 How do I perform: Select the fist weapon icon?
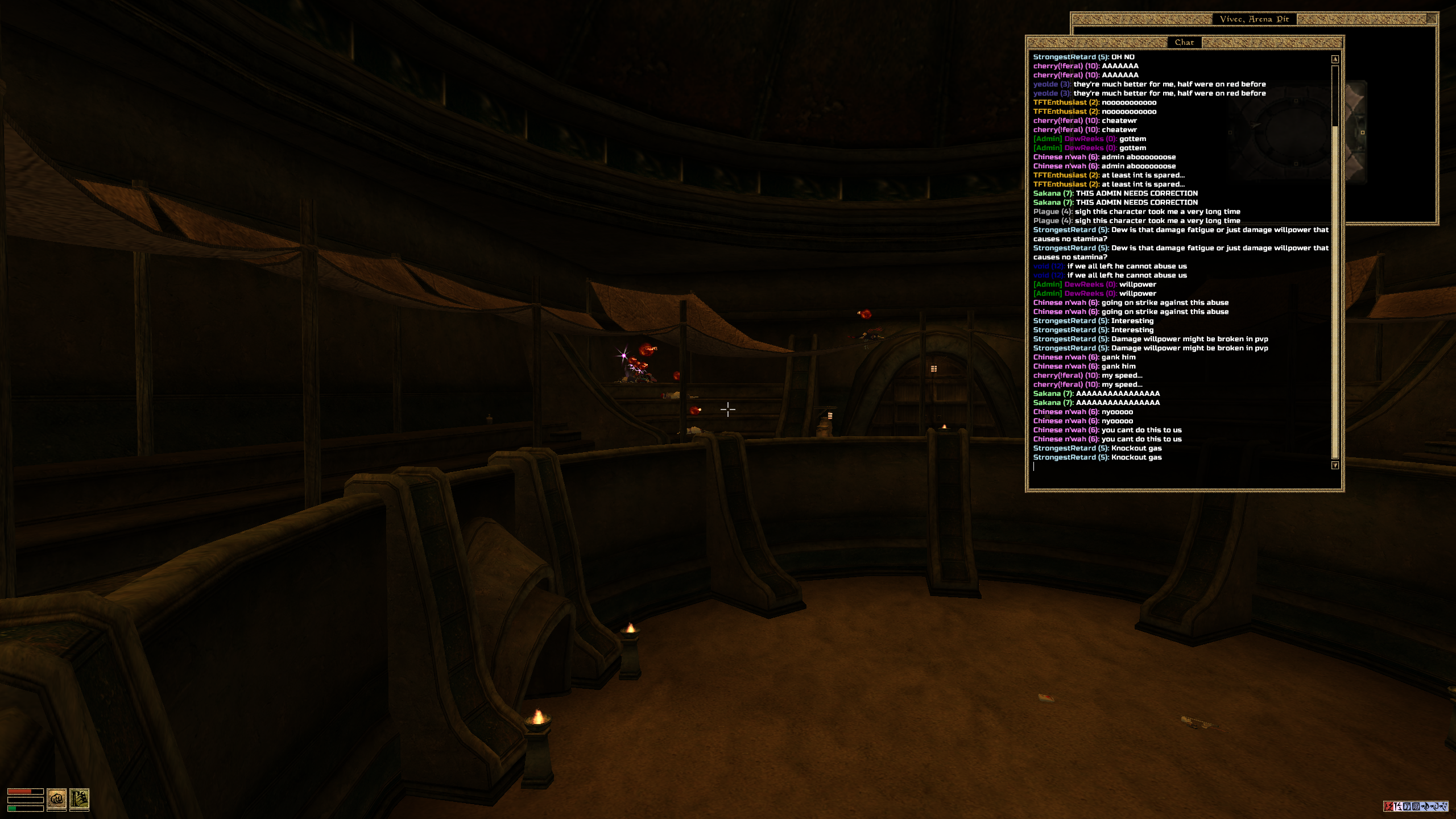click(56, 799)
